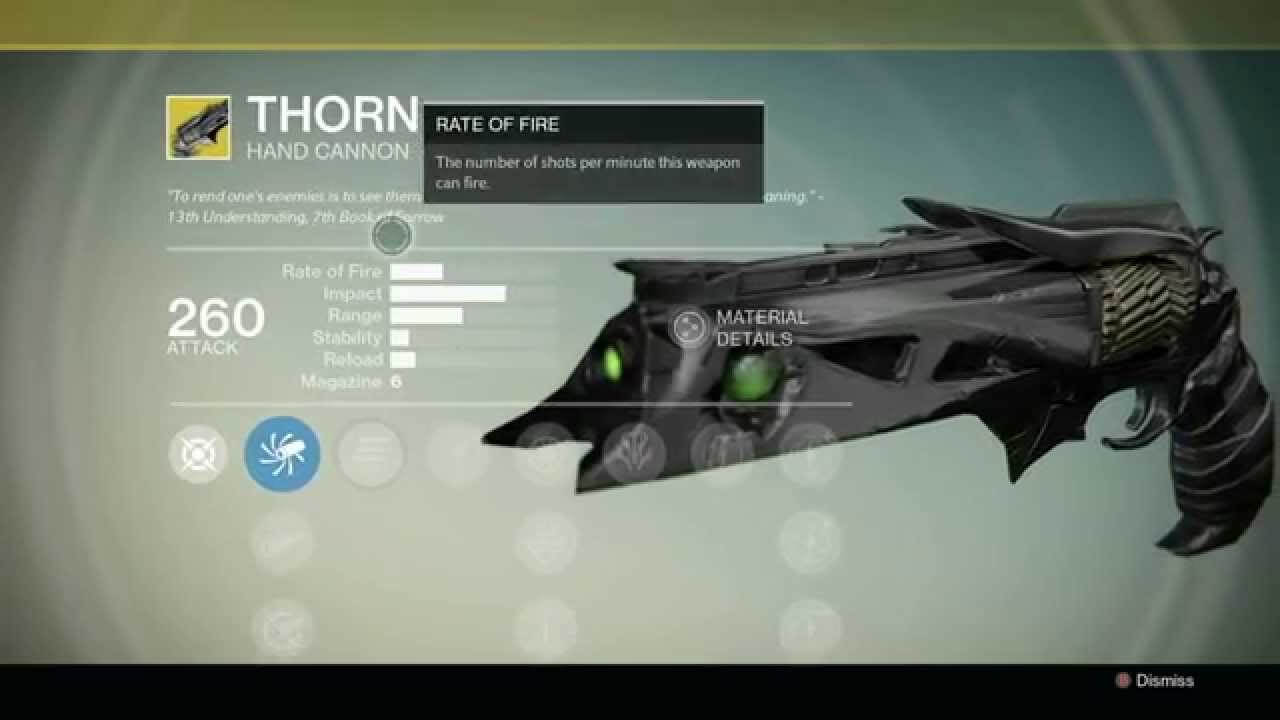Click the circular node above the Rate of Fire bar
The width and height of the screenshot is (1280, 720).
[390, 237]
